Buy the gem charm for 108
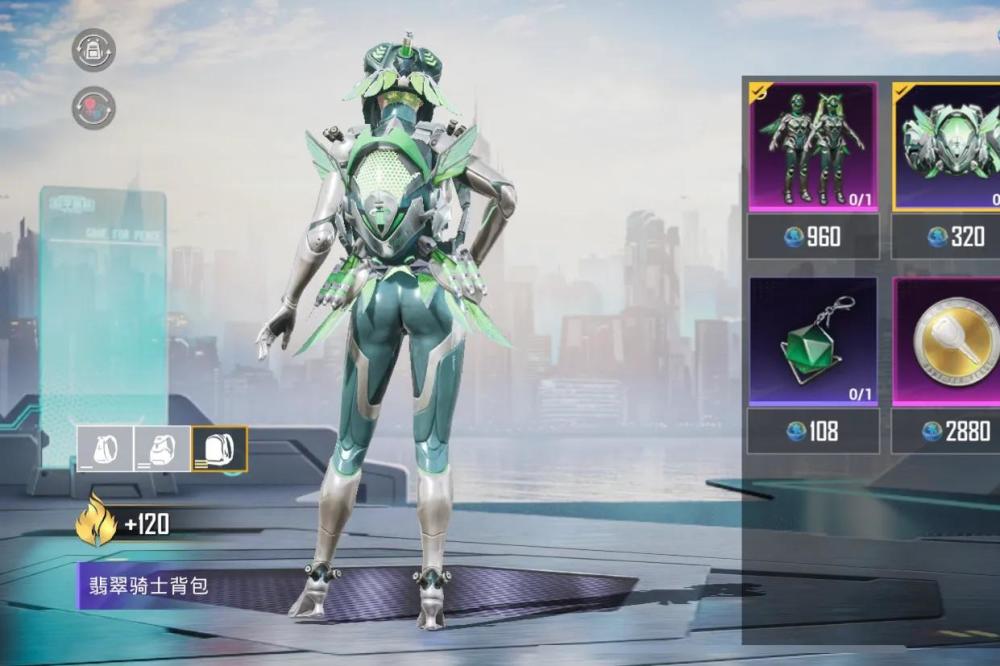Viewport: 1000px width, 666px height. point(813,431)
